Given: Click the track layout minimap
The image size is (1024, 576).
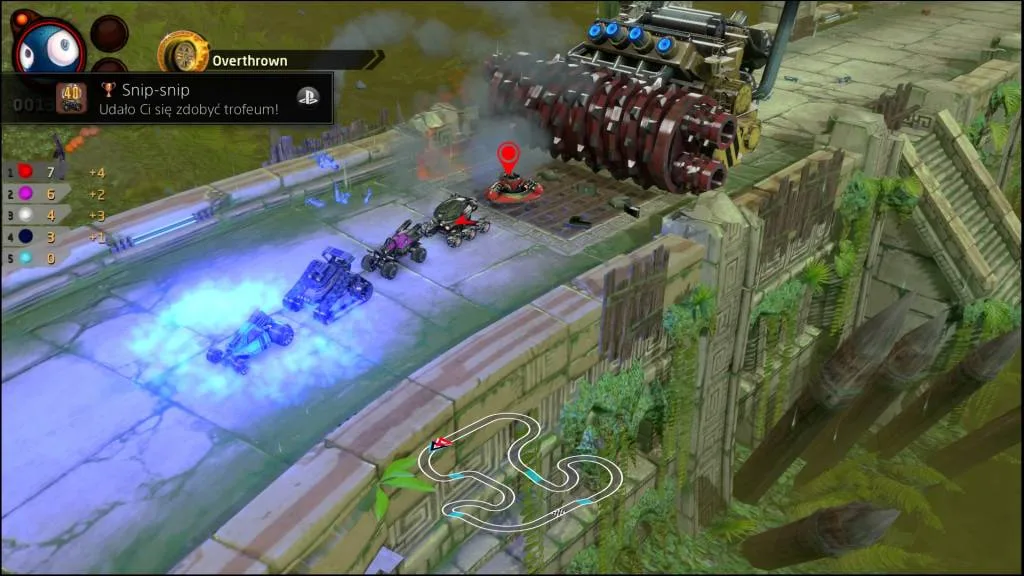Looking at the screenshot, I should coord(521,471).
